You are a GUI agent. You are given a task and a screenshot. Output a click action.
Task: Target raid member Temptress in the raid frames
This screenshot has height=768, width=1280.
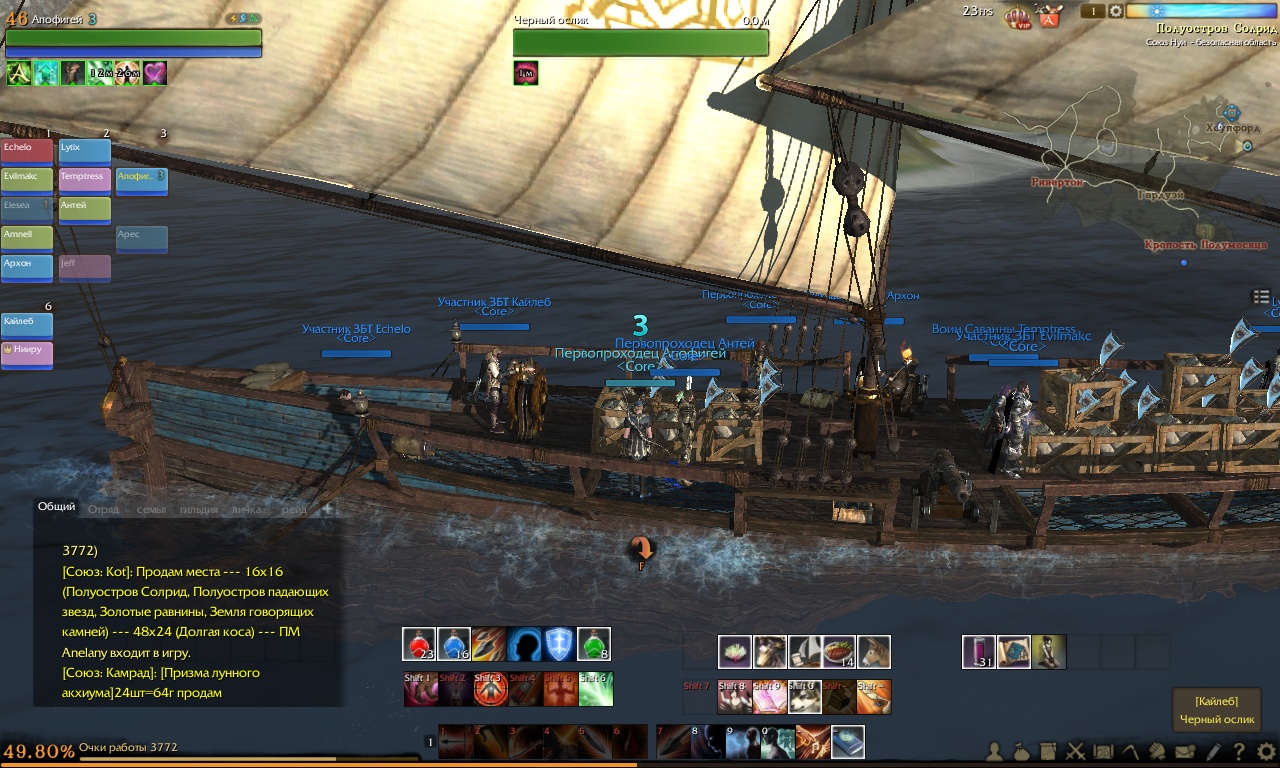click(84, 180)
